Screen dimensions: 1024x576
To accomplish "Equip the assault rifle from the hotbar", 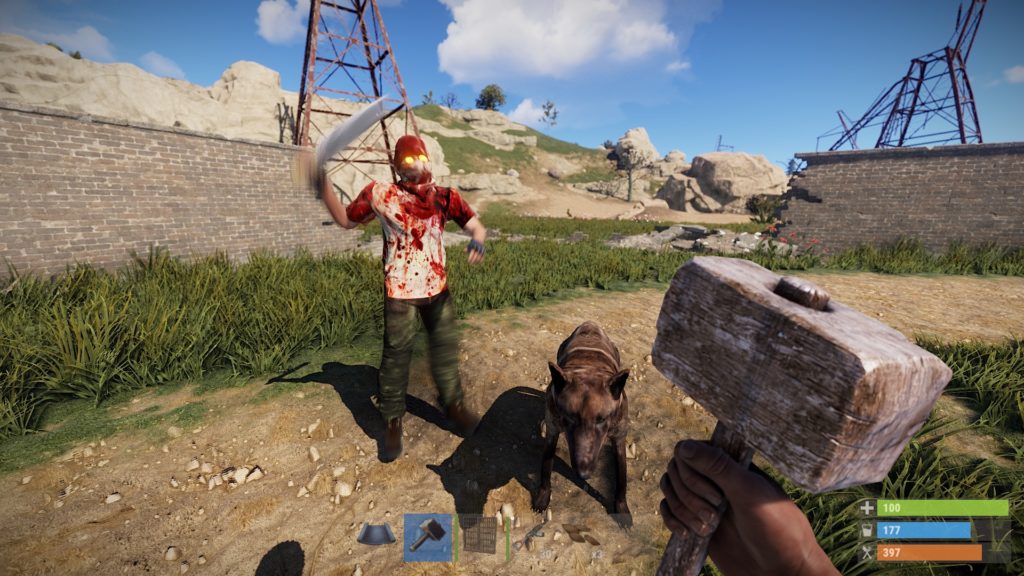I will [x=532, y=537].
